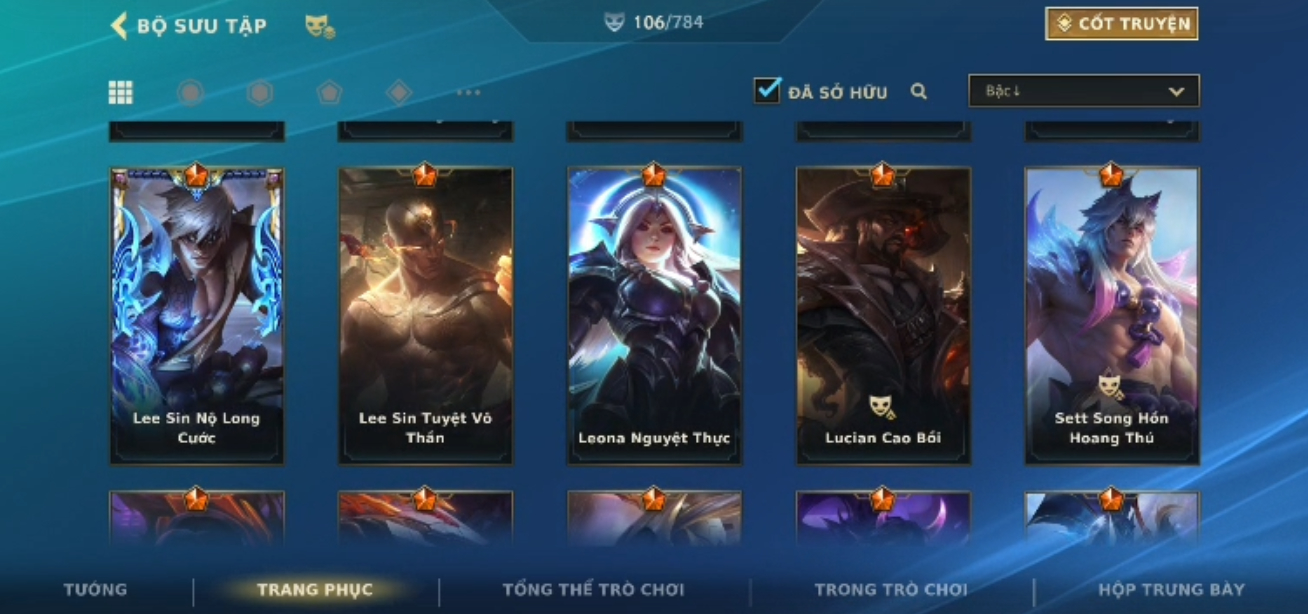Open the Trong Trò Chơi tab
This screenshot has width=1308, height=614.
[890, 589]
